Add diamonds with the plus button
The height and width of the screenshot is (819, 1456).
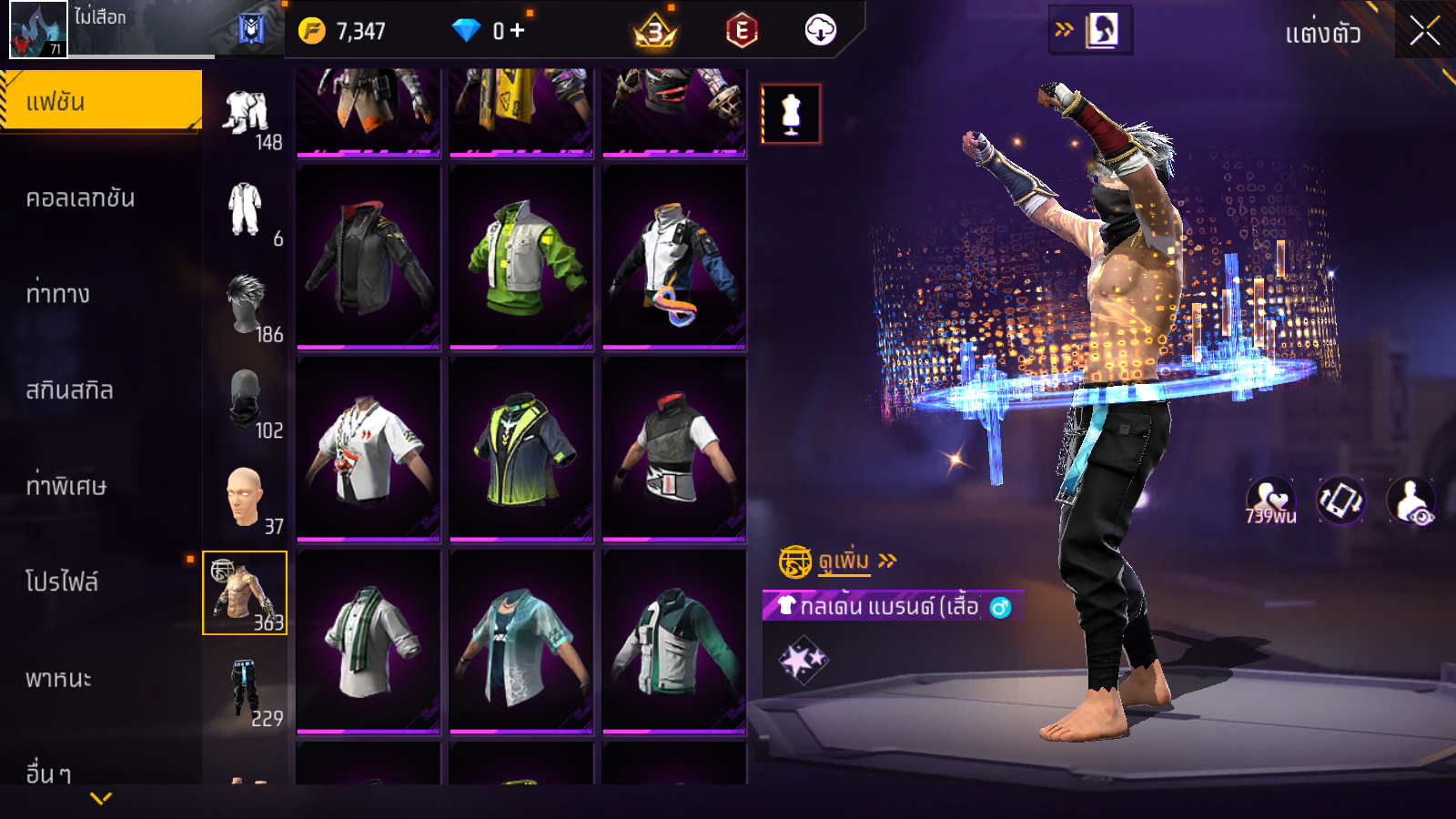pyautogui.click(x=517, y=31)
